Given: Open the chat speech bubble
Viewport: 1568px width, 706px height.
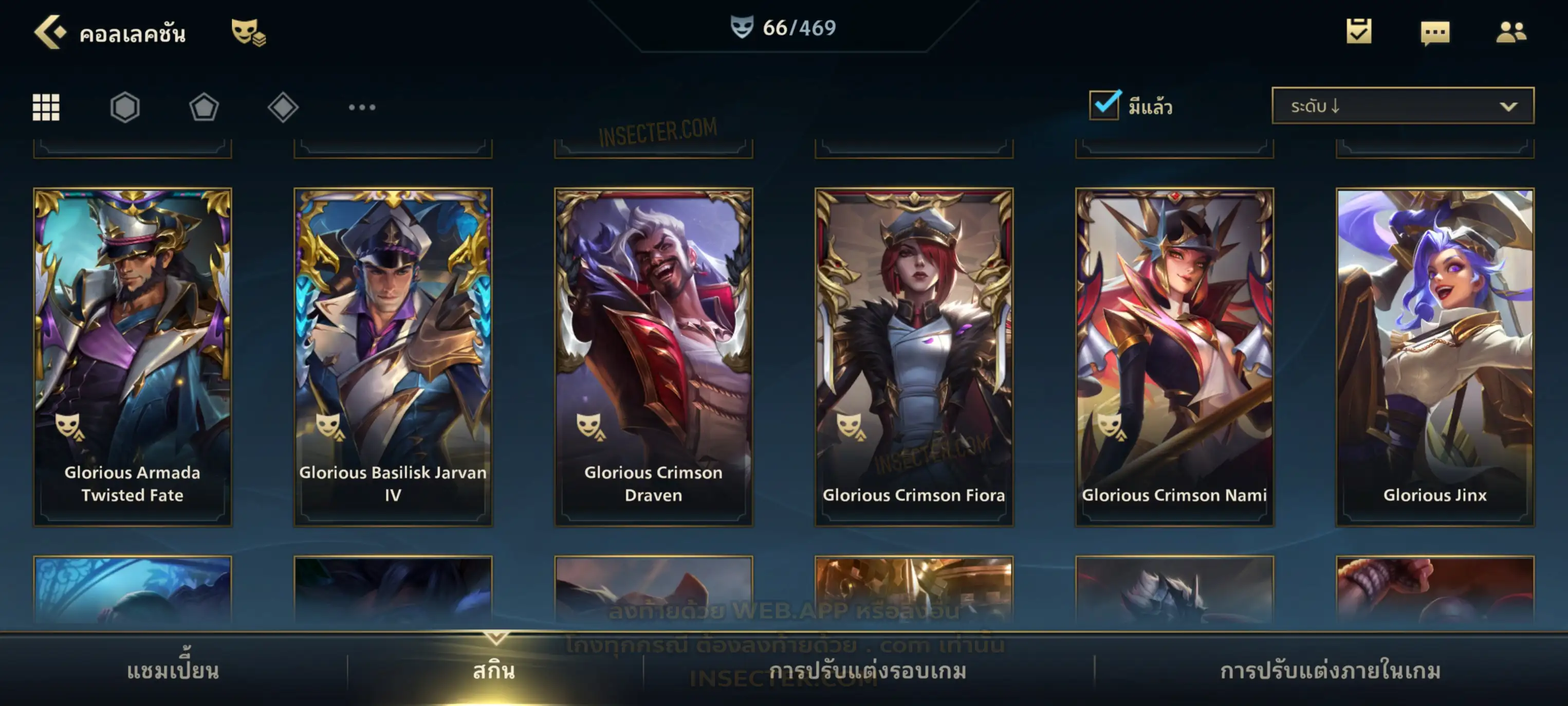Looking at the screenshot, I should (x=1435, y=33).
